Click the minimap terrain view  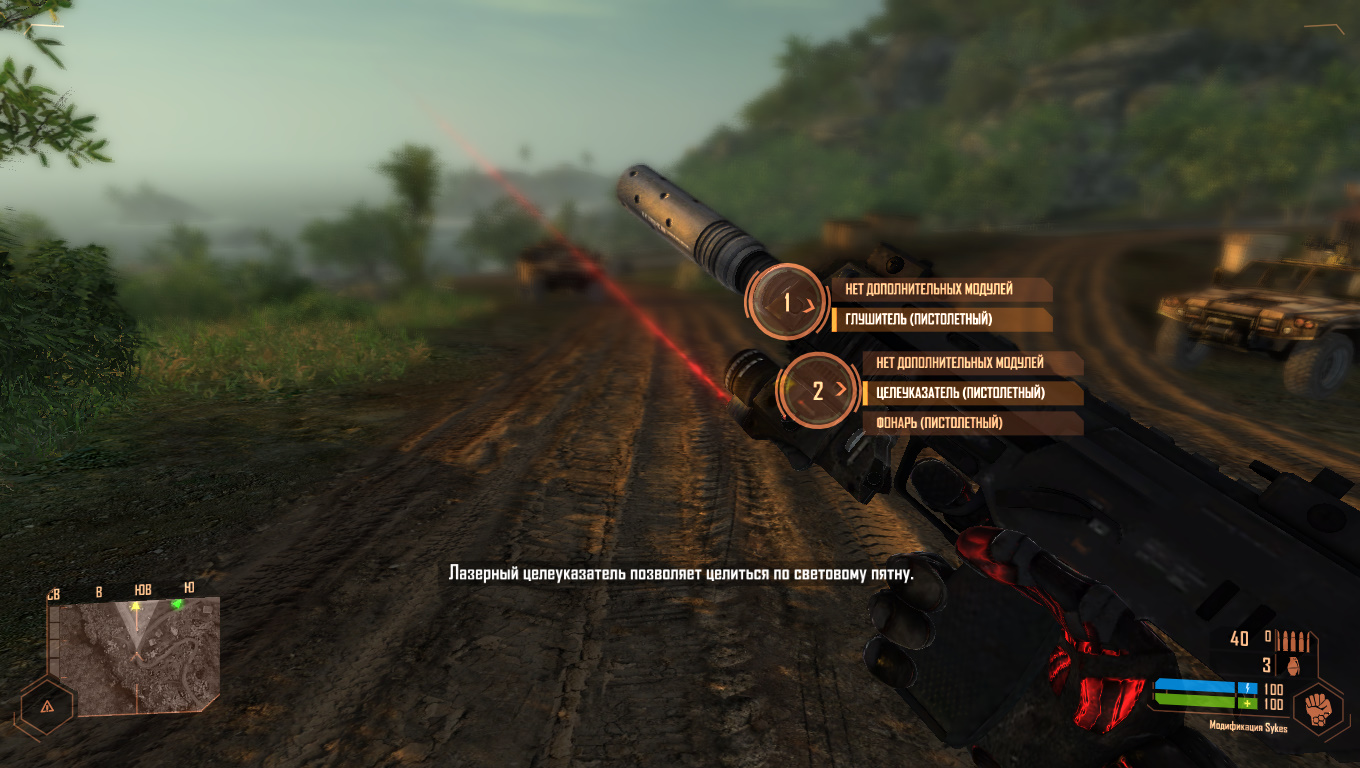point(135,657)
